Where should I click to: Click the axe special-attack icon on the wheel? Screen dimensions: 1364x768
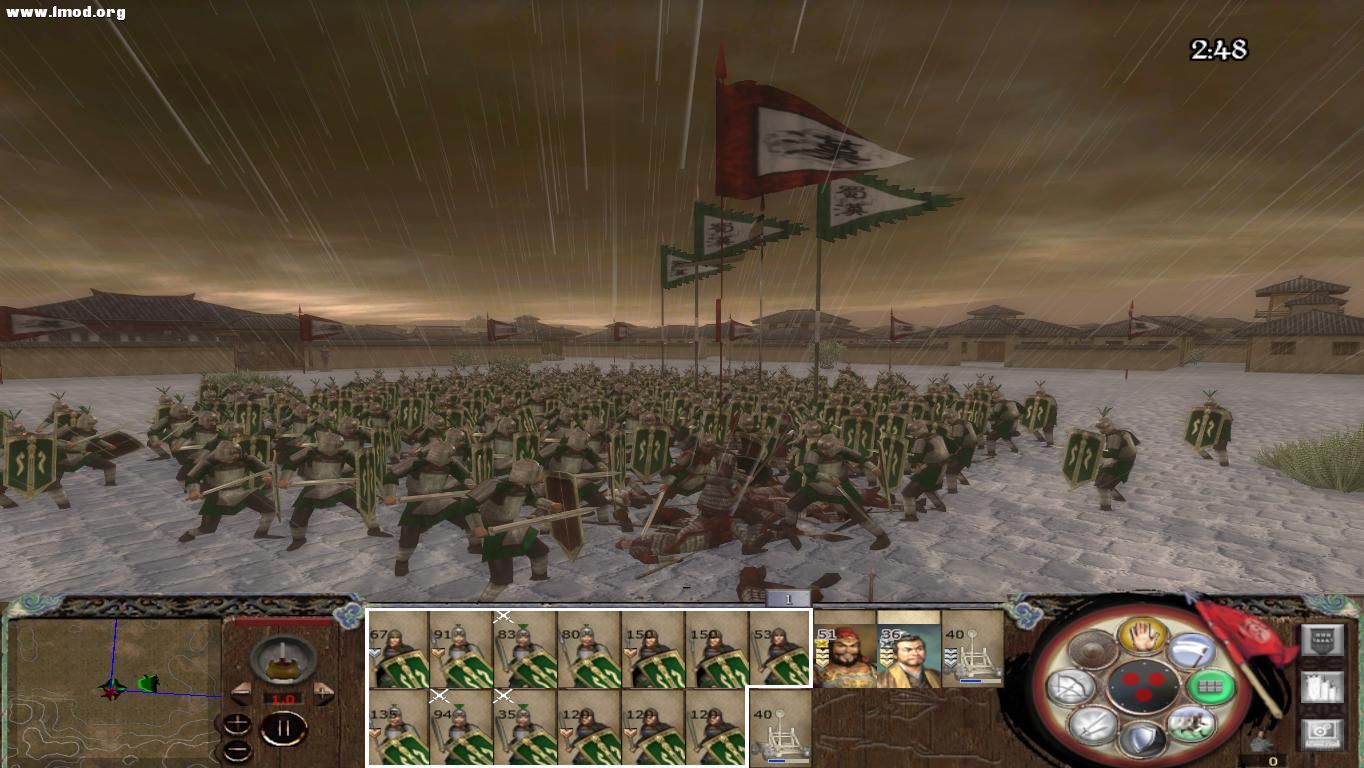1193,652
